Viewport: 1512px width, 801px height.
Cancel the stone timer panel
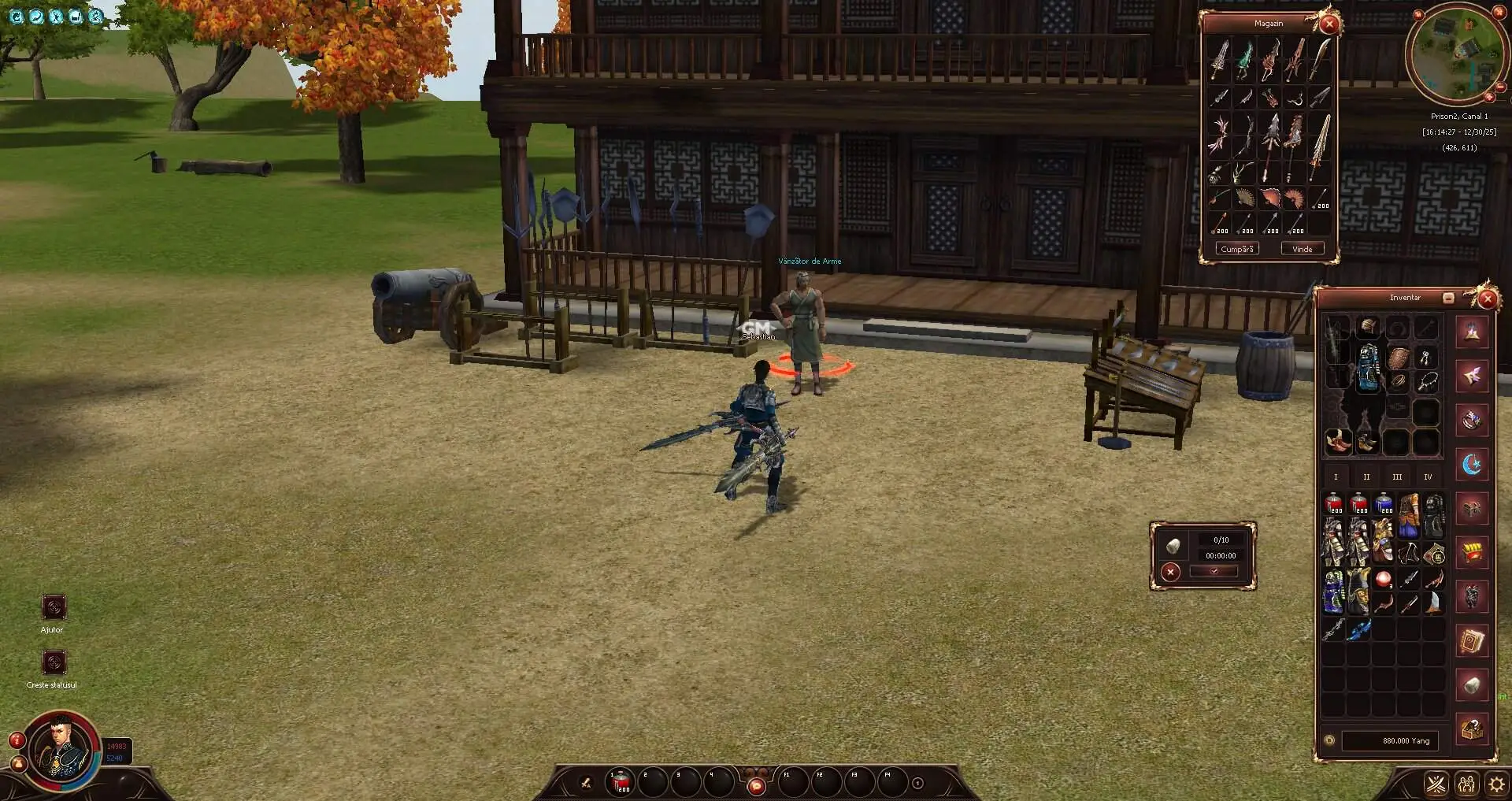coord(1171,572)
